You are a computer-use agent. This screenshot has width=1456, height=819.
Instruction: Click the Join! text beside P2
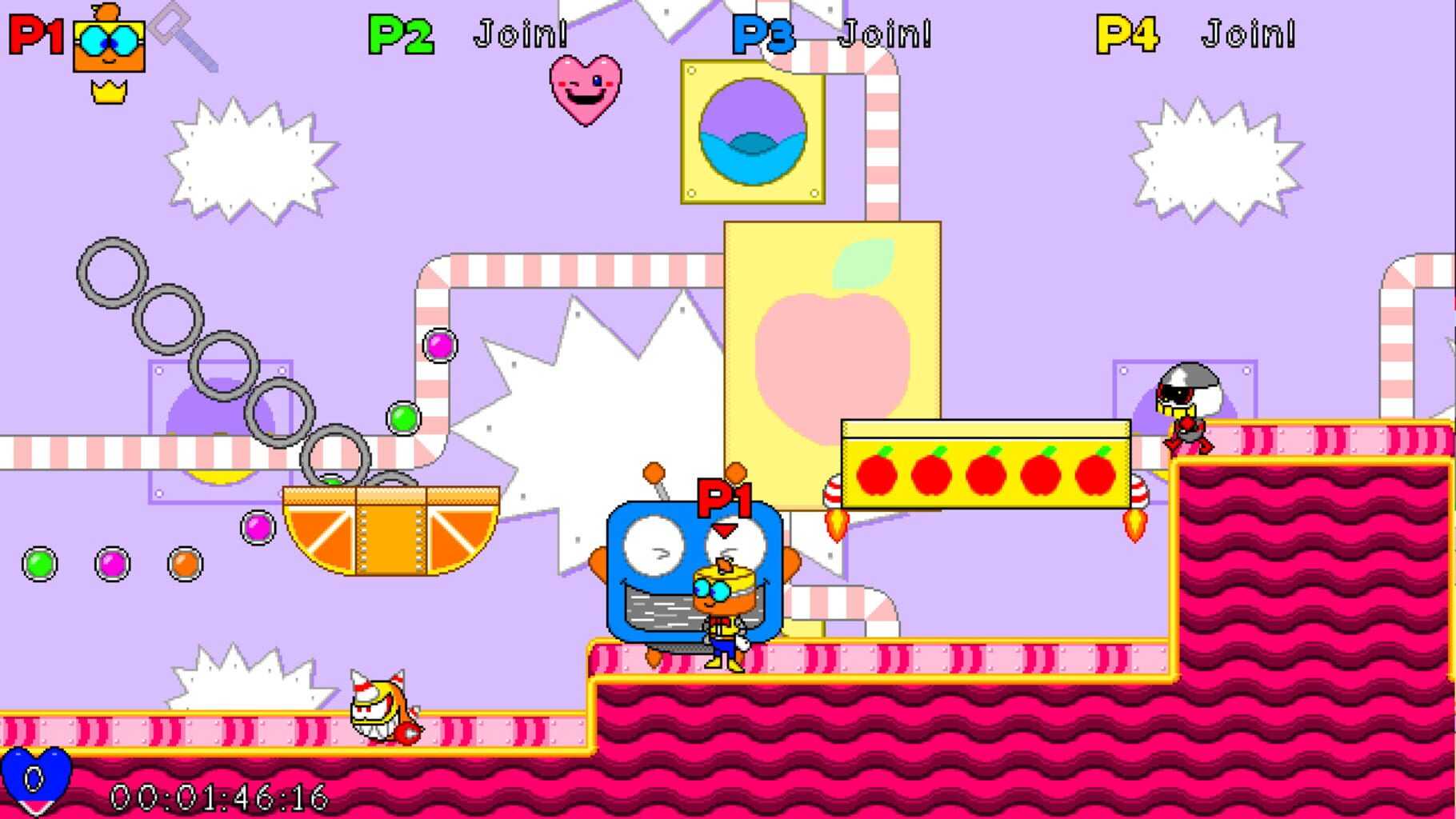click(x=521, y=32)
